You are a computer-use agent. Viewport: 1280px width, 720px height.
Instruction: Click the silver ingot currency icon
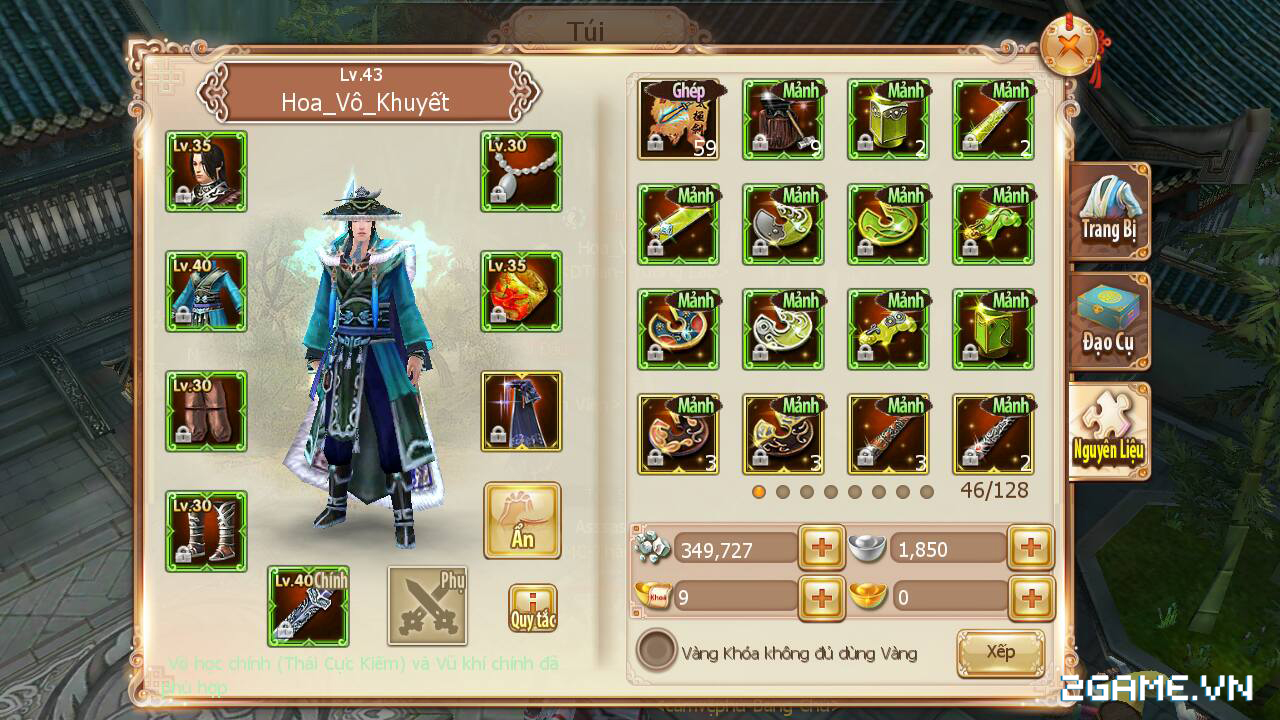pos(866,548)
